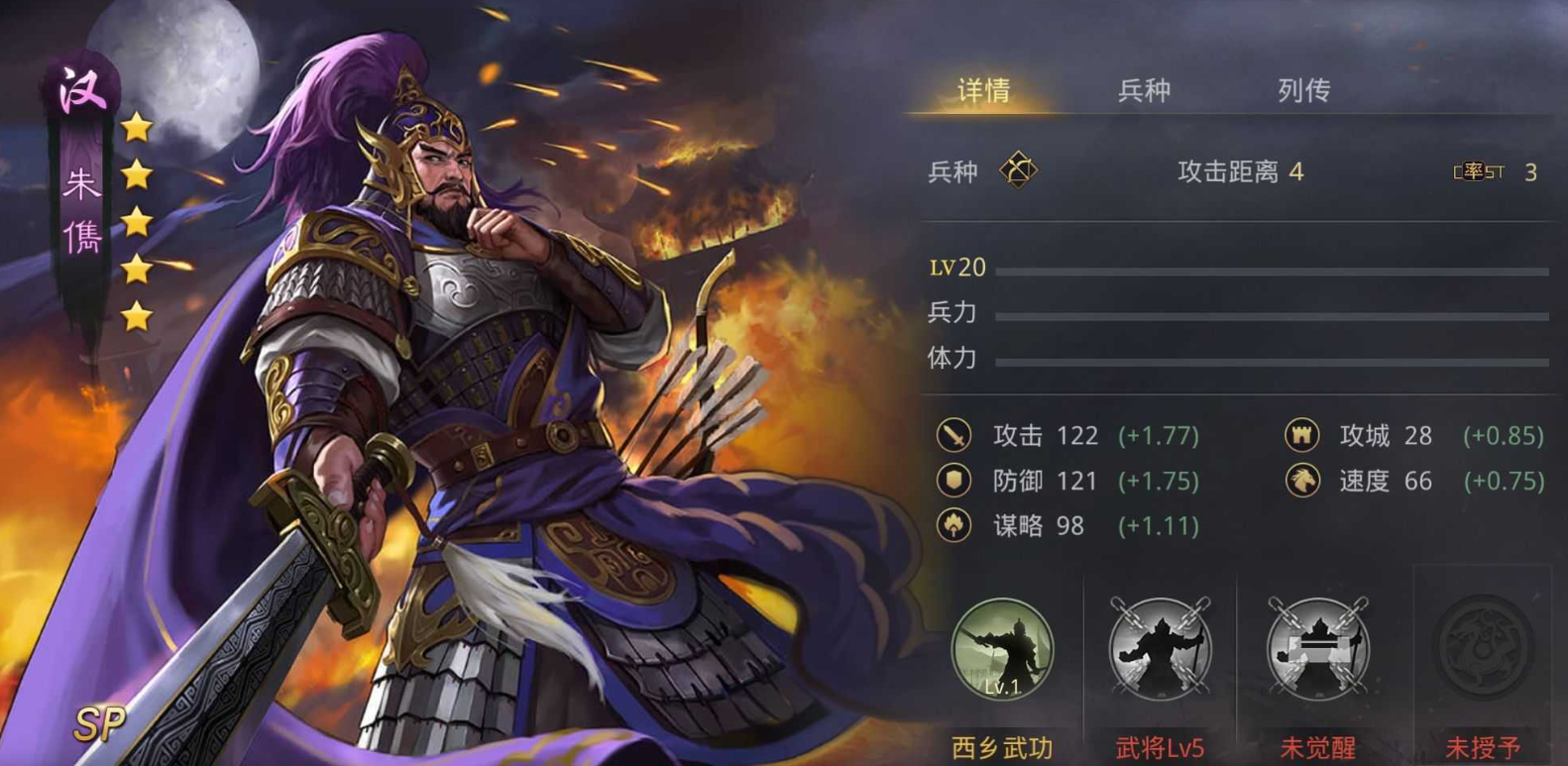Click the 攻城 siege stat icon
The image size is (1568, 766).
[1301, 436]
